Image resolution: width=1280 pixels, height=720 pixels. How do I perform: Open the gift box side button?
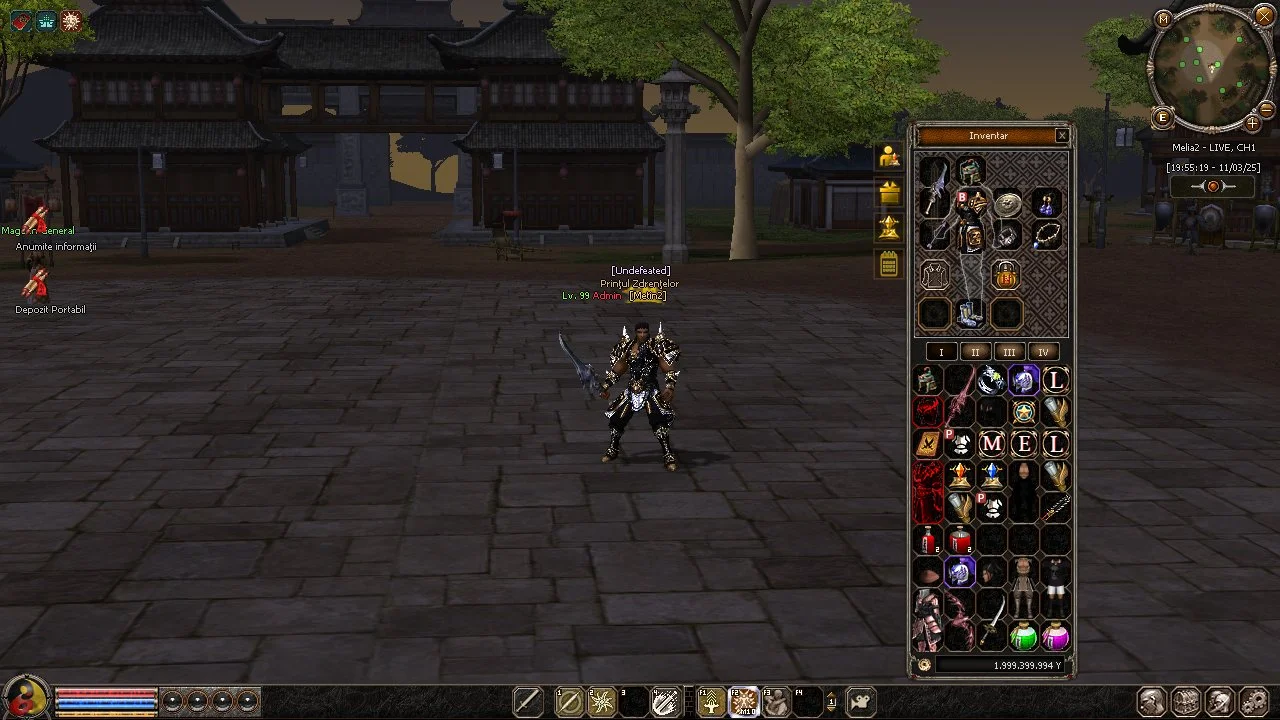pos(888,193)
